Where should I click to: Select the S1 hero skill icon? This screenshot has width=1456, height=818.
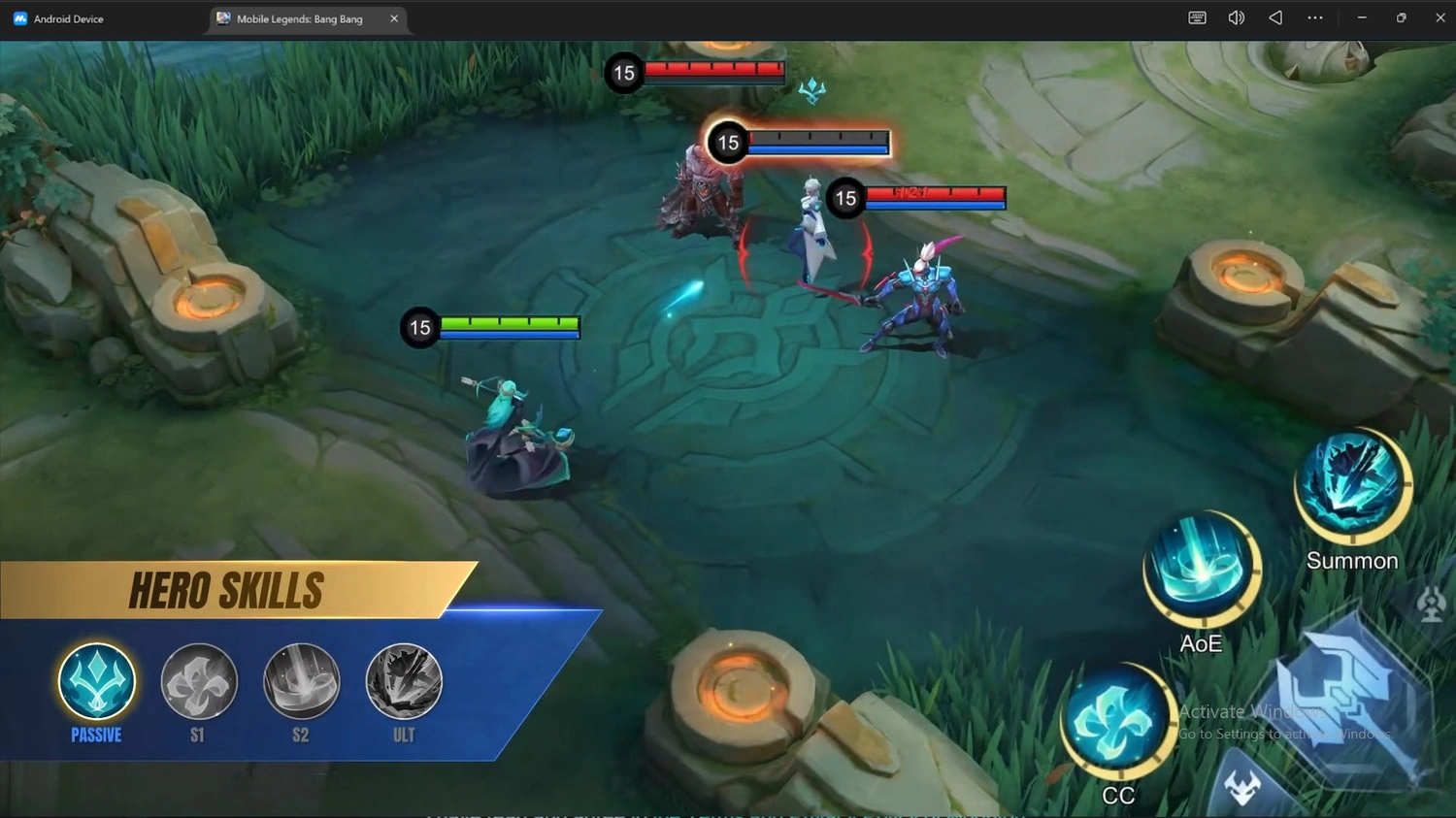click(198, 682)
